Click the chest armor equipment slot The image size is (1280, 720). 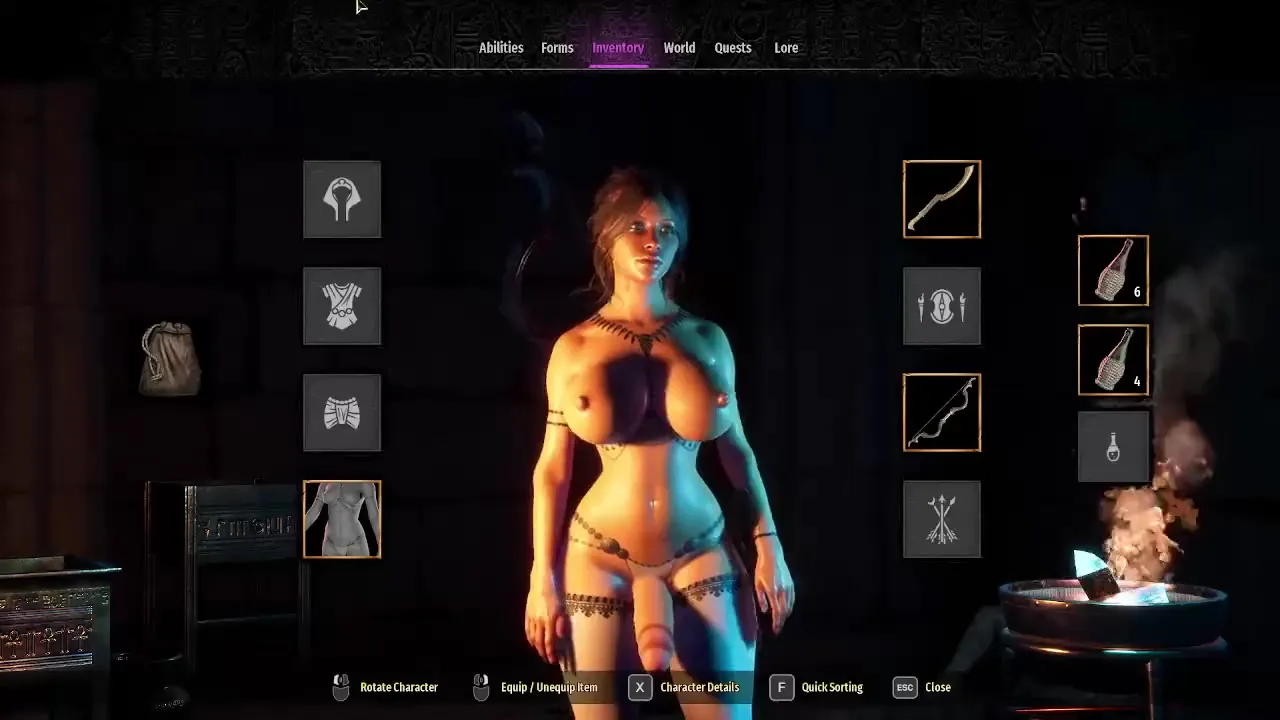coord(342,306)
